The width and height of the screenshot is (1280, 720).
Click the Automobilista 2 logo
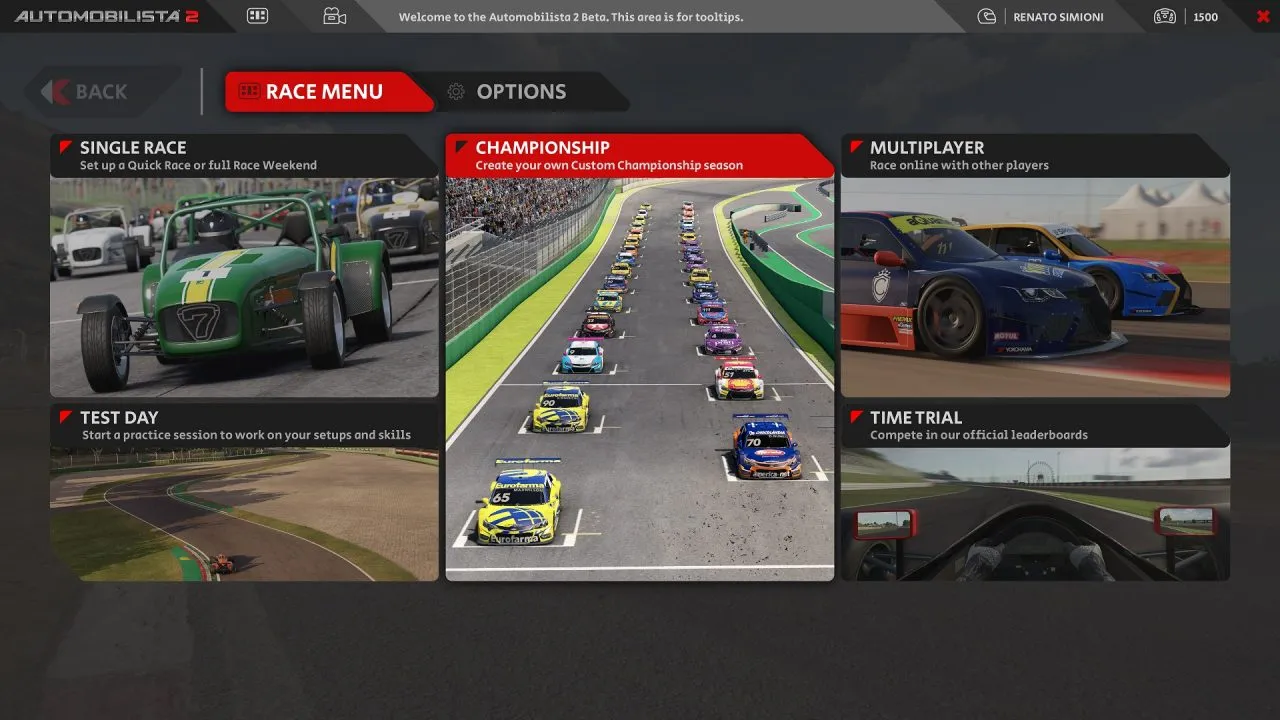tap(107, 16)
